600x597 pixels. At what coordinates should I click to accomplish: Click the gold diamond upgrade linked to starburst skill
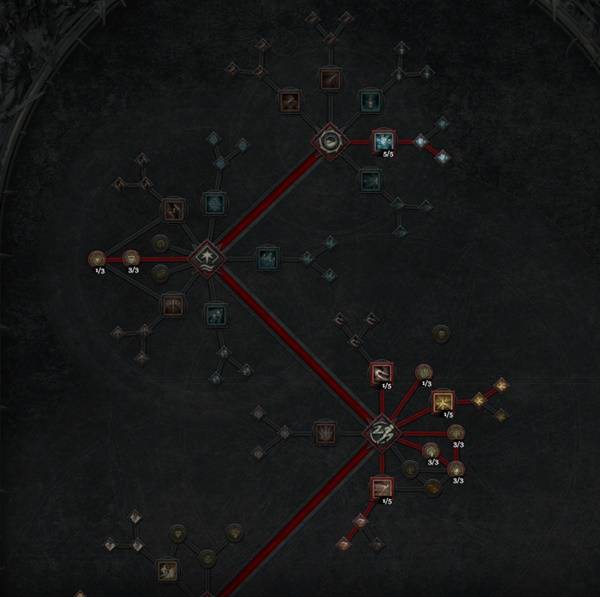click(x=479, y=399)
